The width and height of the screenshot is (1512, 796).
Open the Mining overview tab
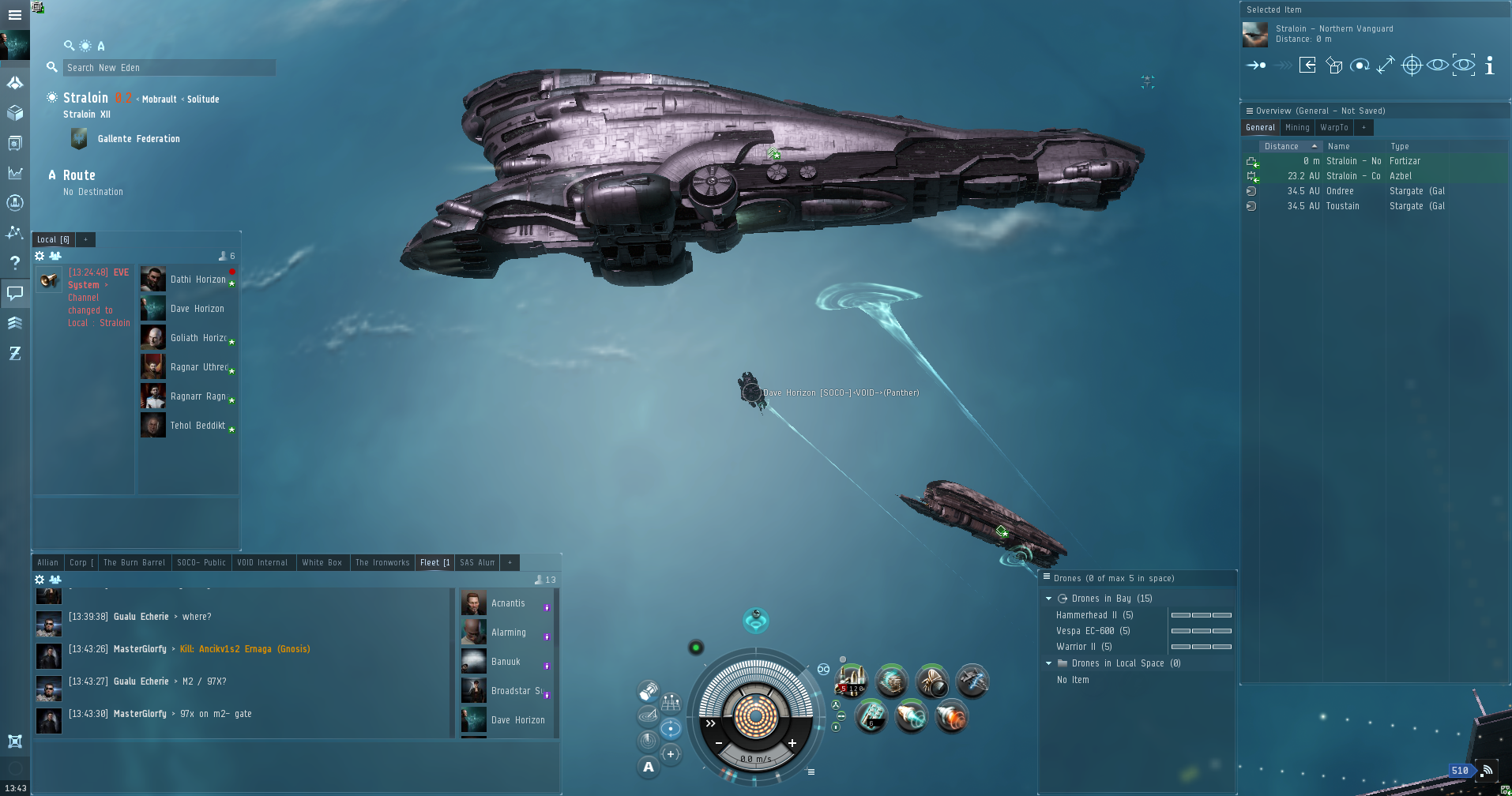coord(1297,127)
